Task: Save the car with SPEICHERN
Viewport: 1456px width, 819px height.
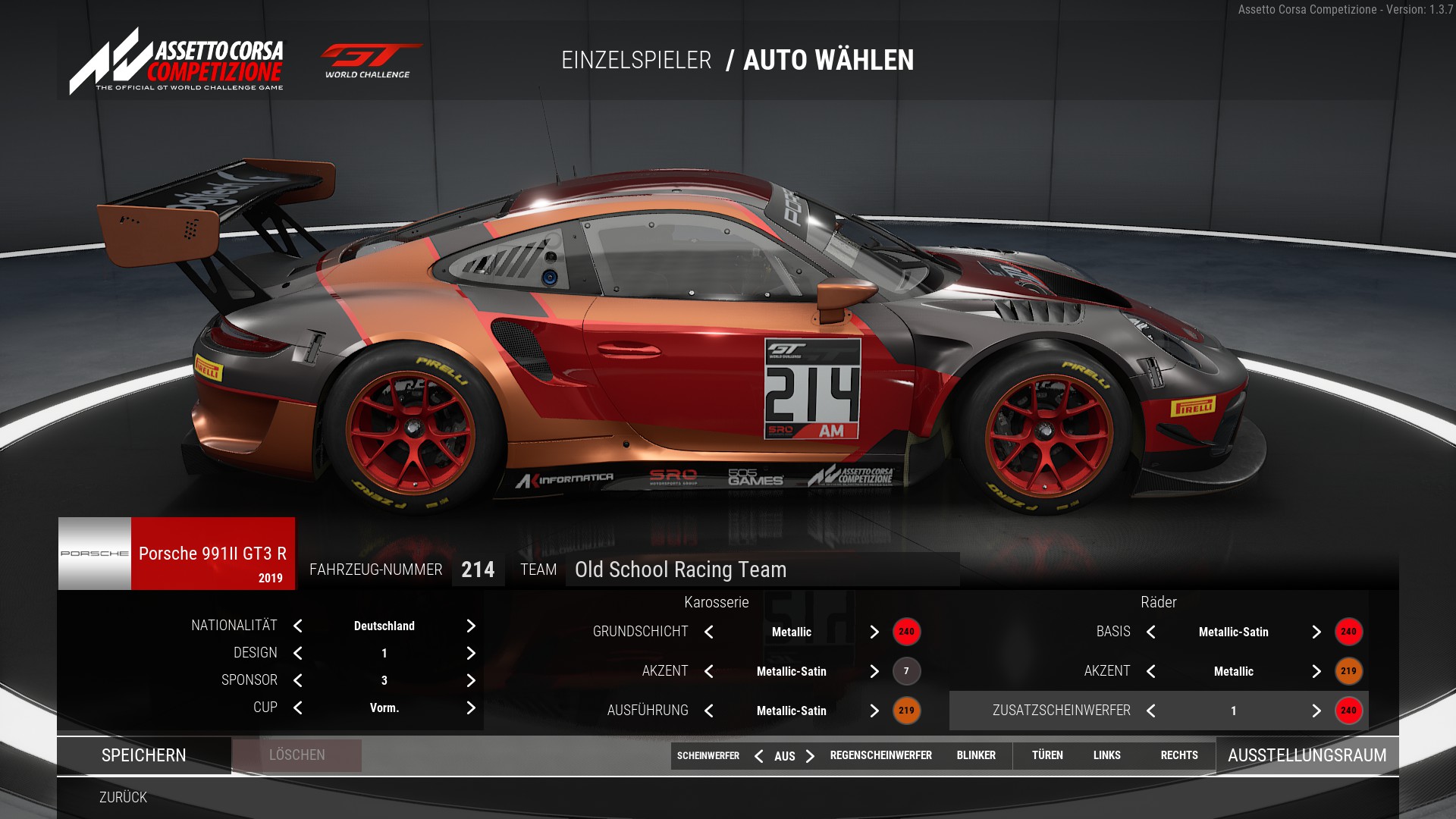Action: [144, 755]
